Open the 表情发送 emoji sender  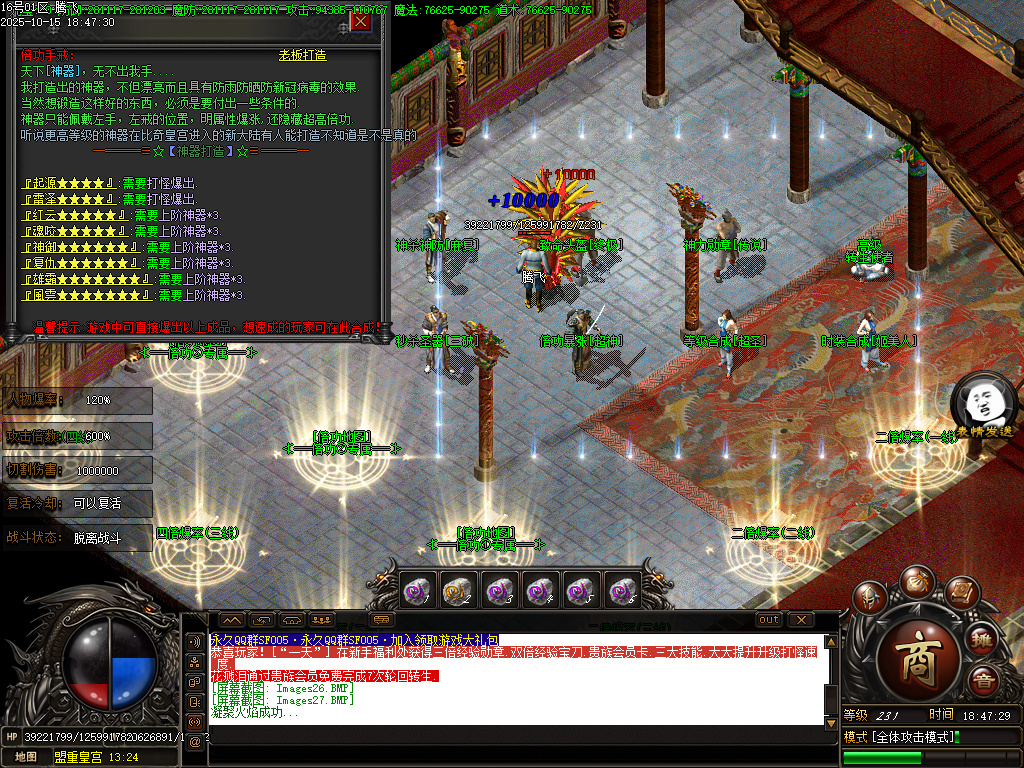point(983,405)
